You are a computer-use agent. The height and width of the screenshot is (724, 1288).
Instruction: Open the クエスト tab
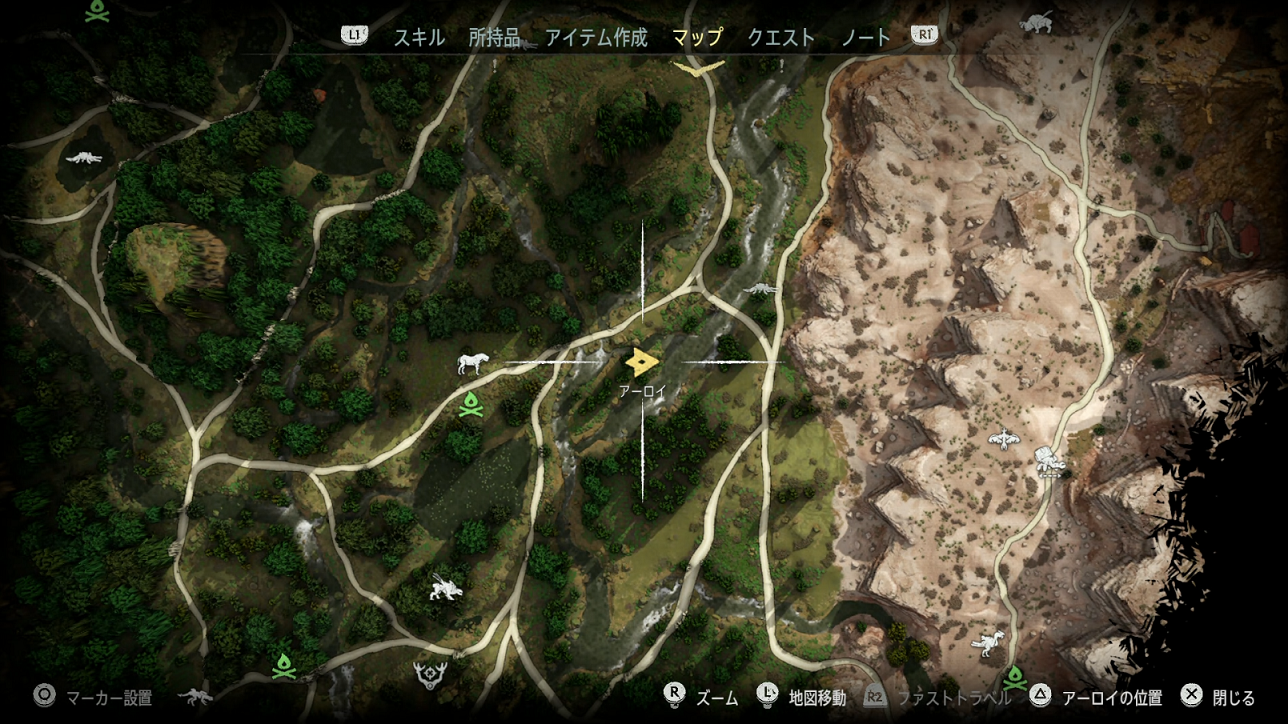tap(781, 38)
